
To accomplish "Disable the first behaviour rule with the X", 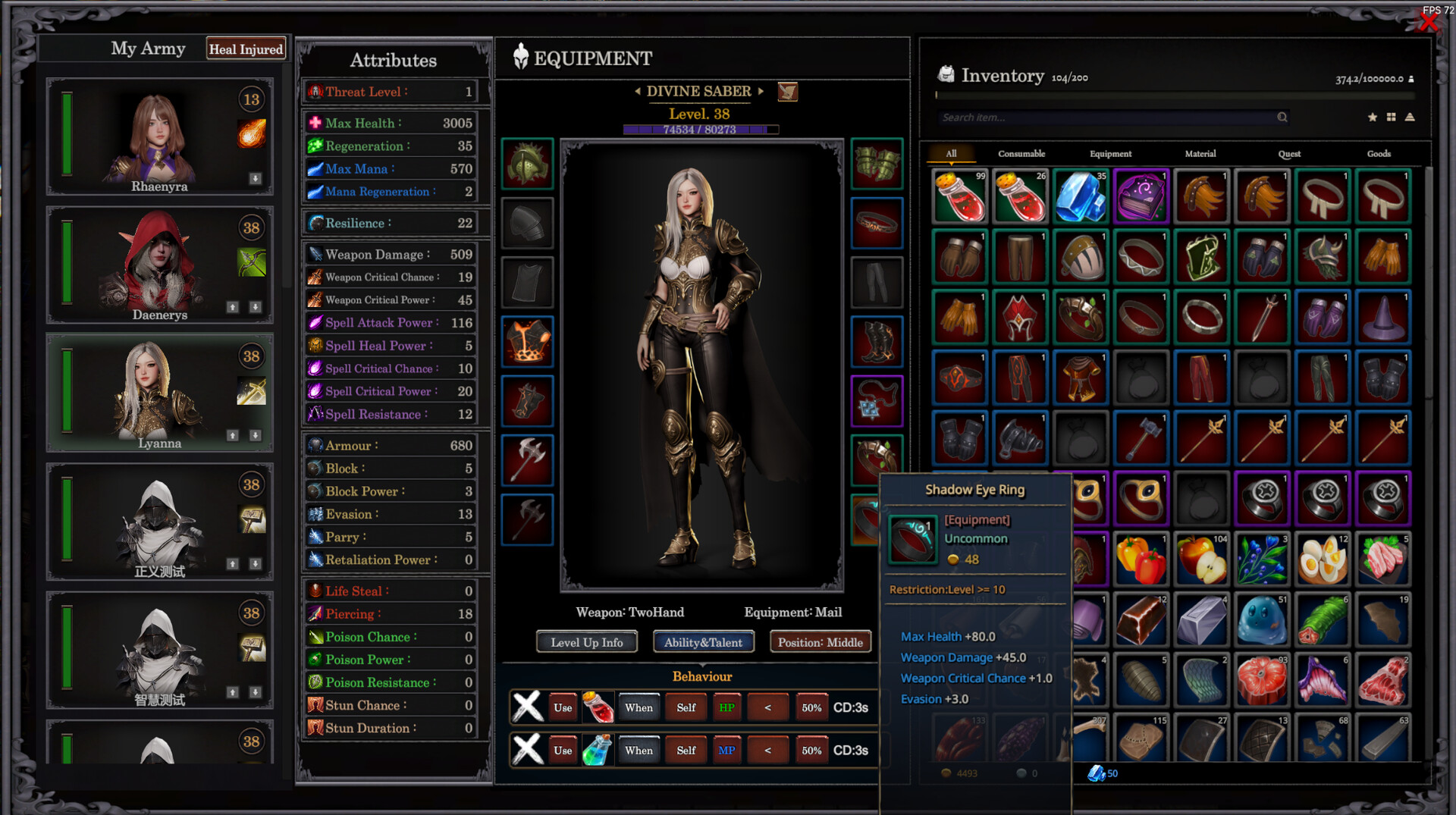I will coord(527,707).
